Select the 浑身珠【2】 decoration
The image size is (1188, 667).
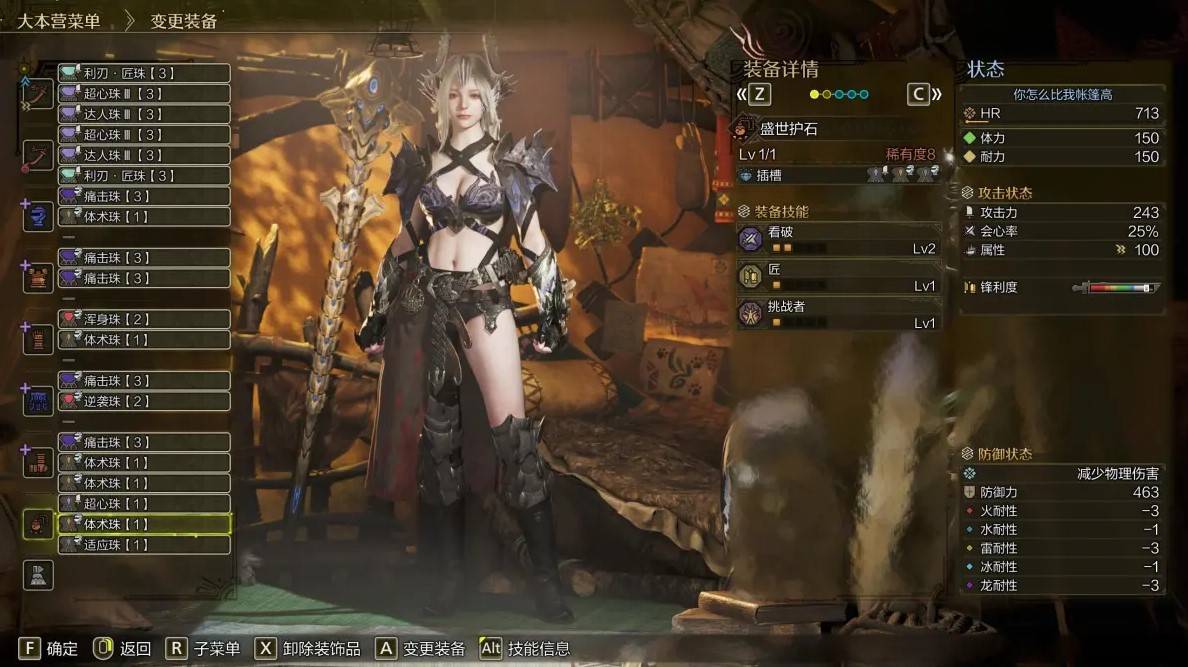click(144, 319)
